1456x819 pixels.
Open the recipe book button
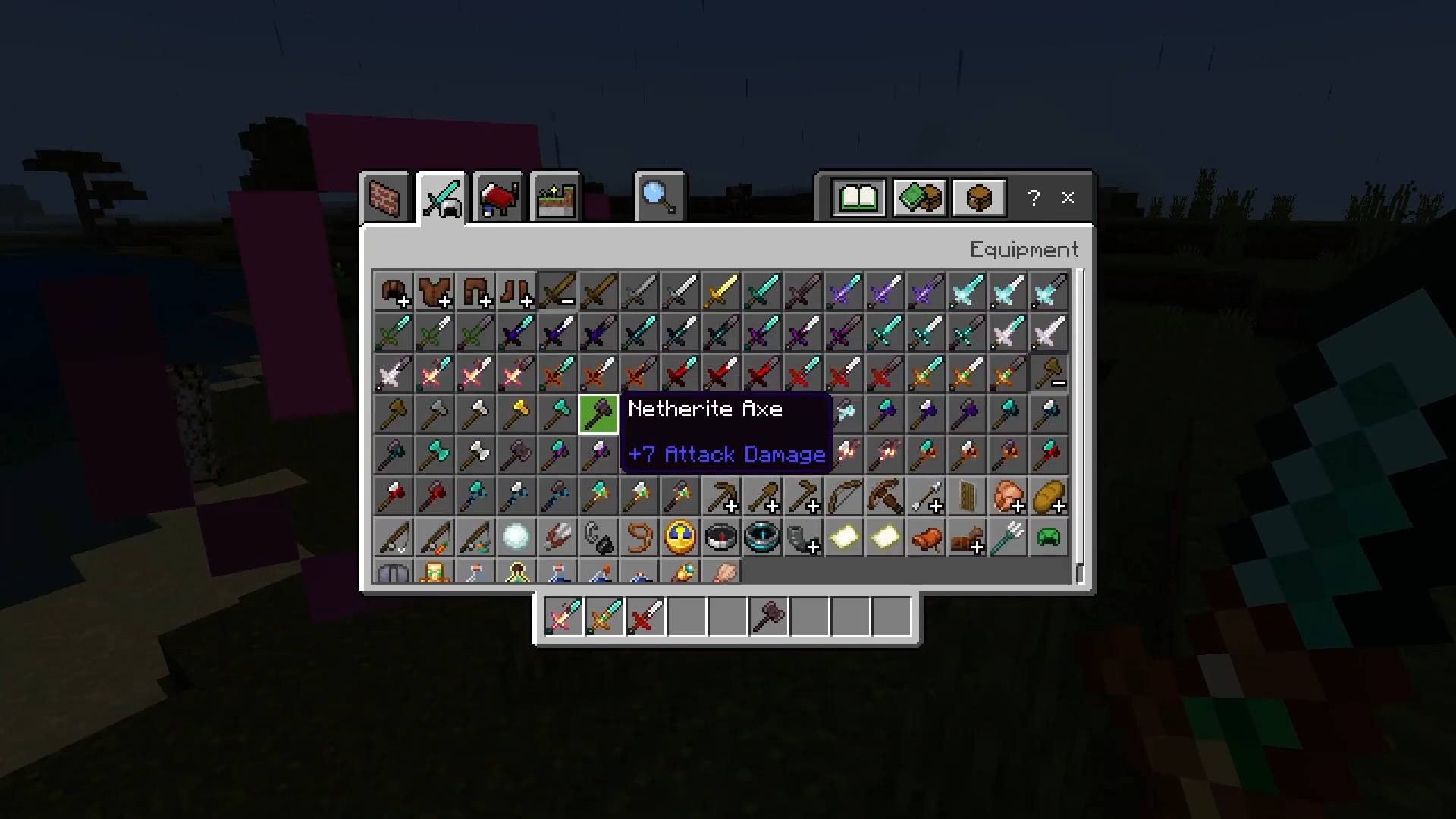coord(858,199)
